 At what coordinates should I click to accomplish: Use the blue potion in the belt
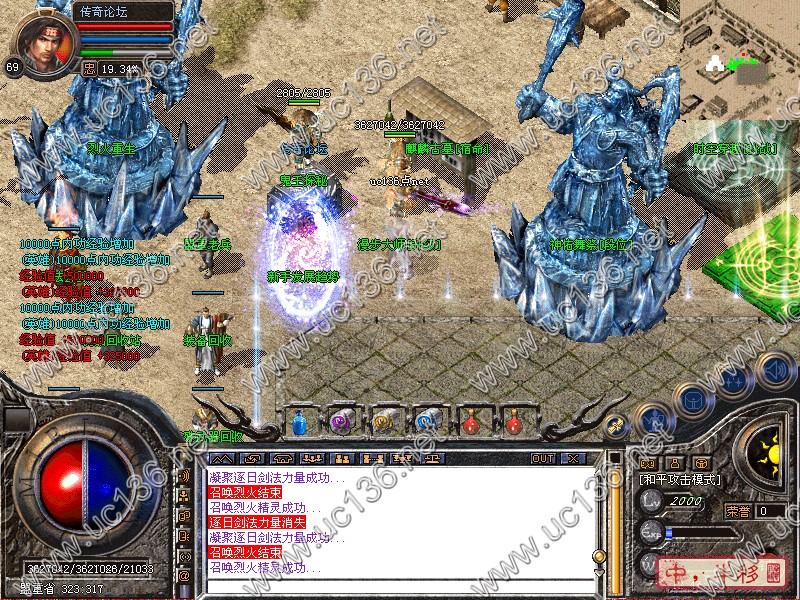298,422
